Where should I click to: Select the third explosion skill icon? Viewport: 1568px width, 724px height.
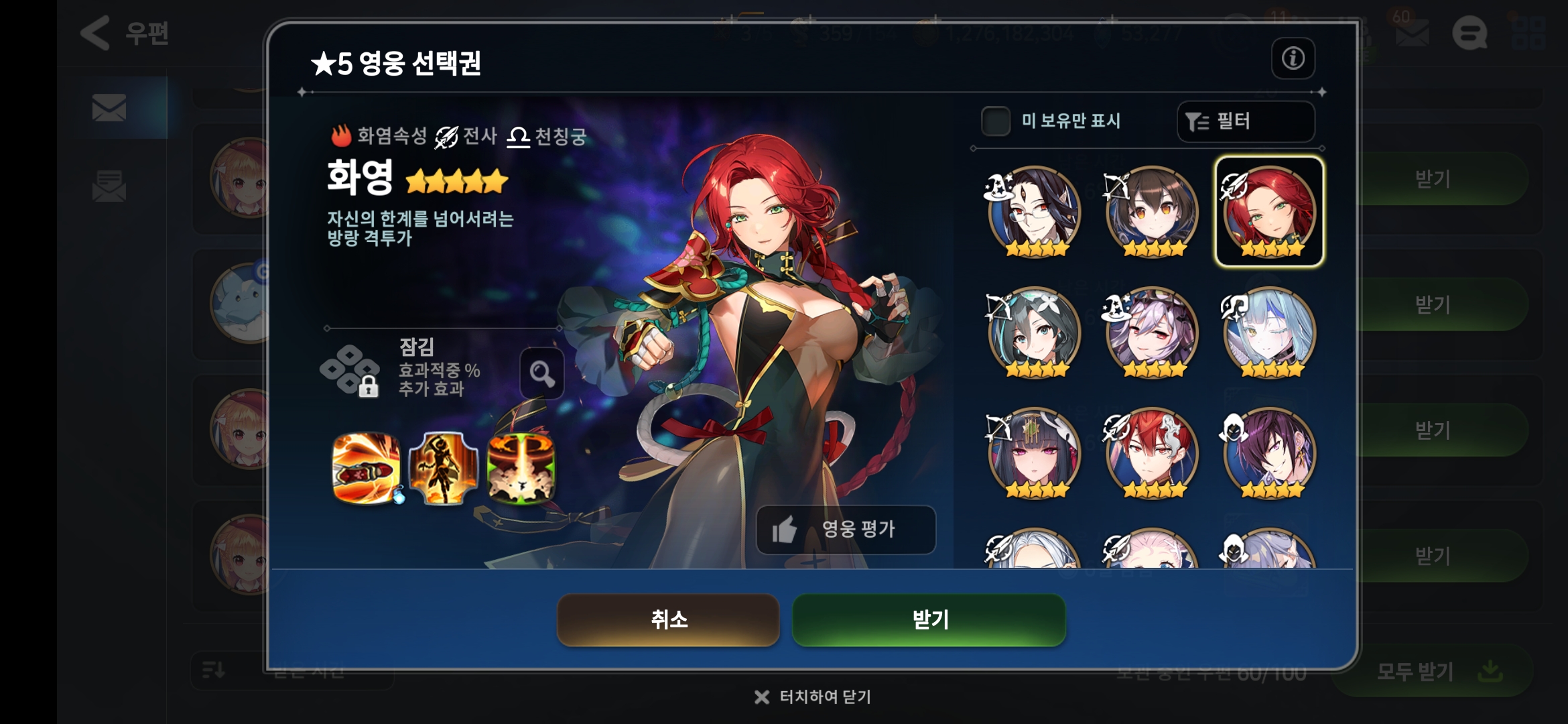521,469
